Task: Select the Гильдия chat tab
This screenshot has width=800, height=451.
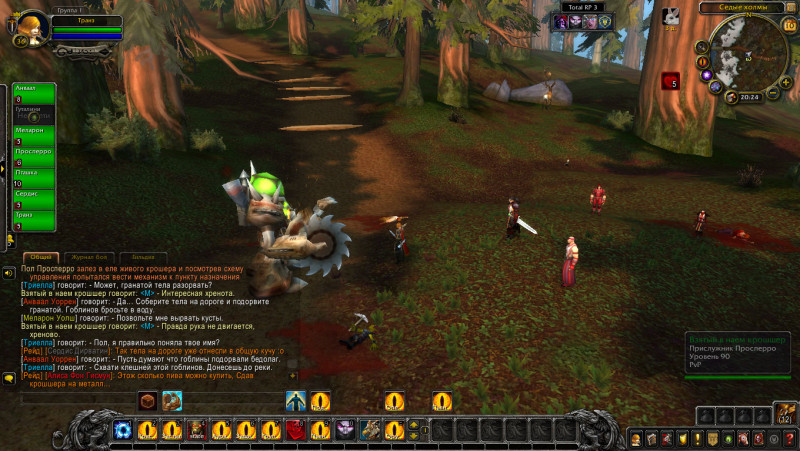Action: click(x=145, y=257)
